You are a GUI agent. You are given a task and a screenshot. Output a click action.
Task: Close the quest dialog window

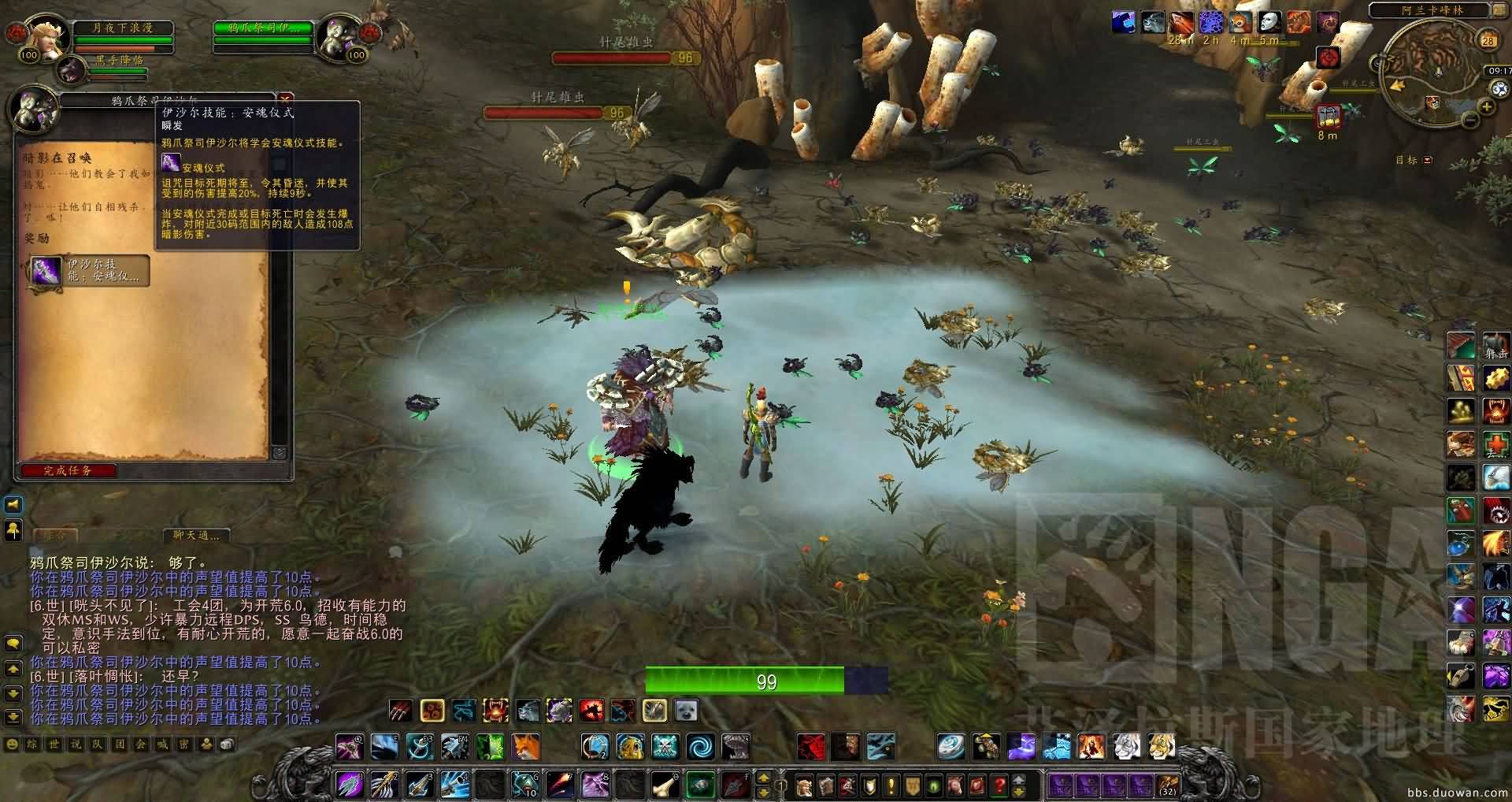pos(286,98)
